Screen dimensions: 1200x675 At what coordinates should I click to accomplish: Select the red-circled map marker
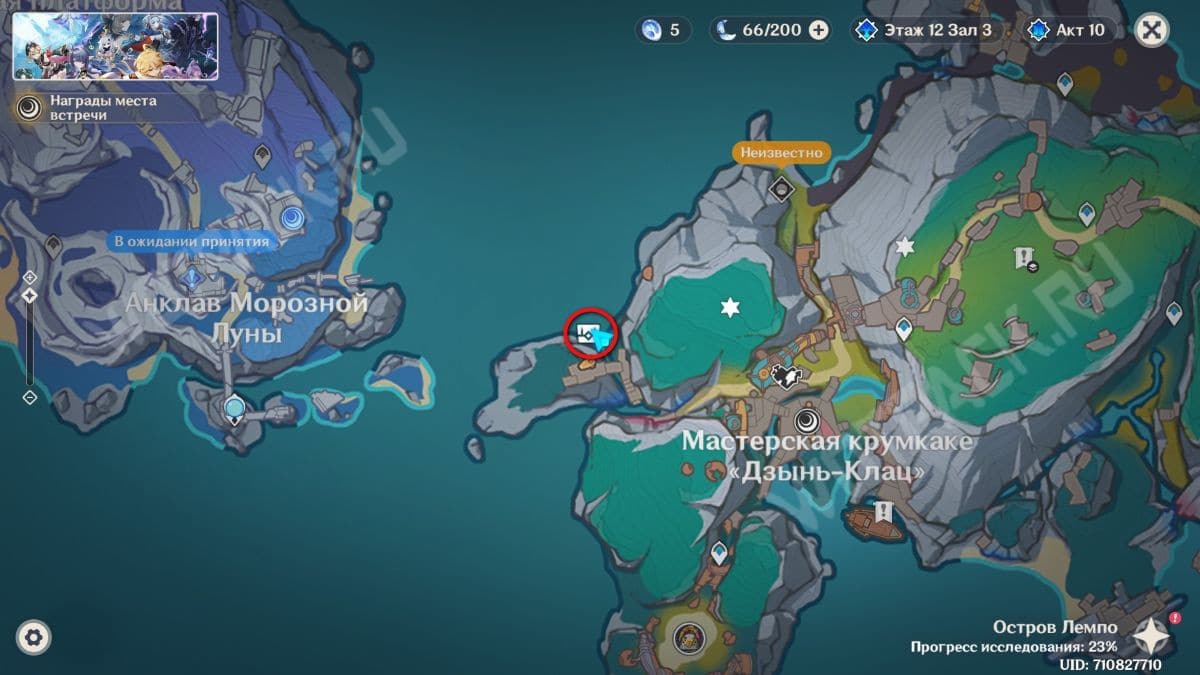(x=589, y=332)
